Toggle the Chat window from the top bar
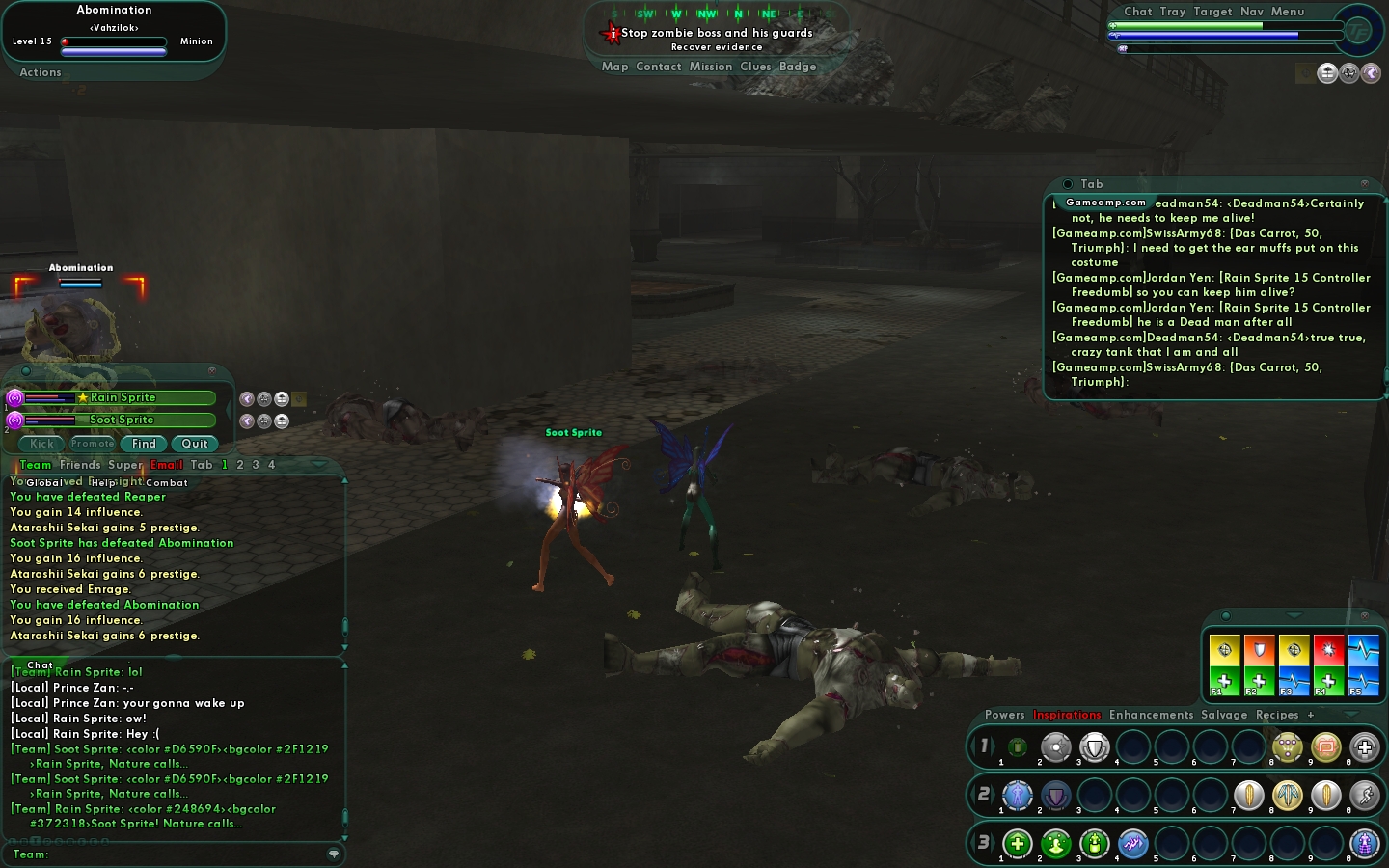This screenshot has width=1389, height=868. tap(1137, 12)
